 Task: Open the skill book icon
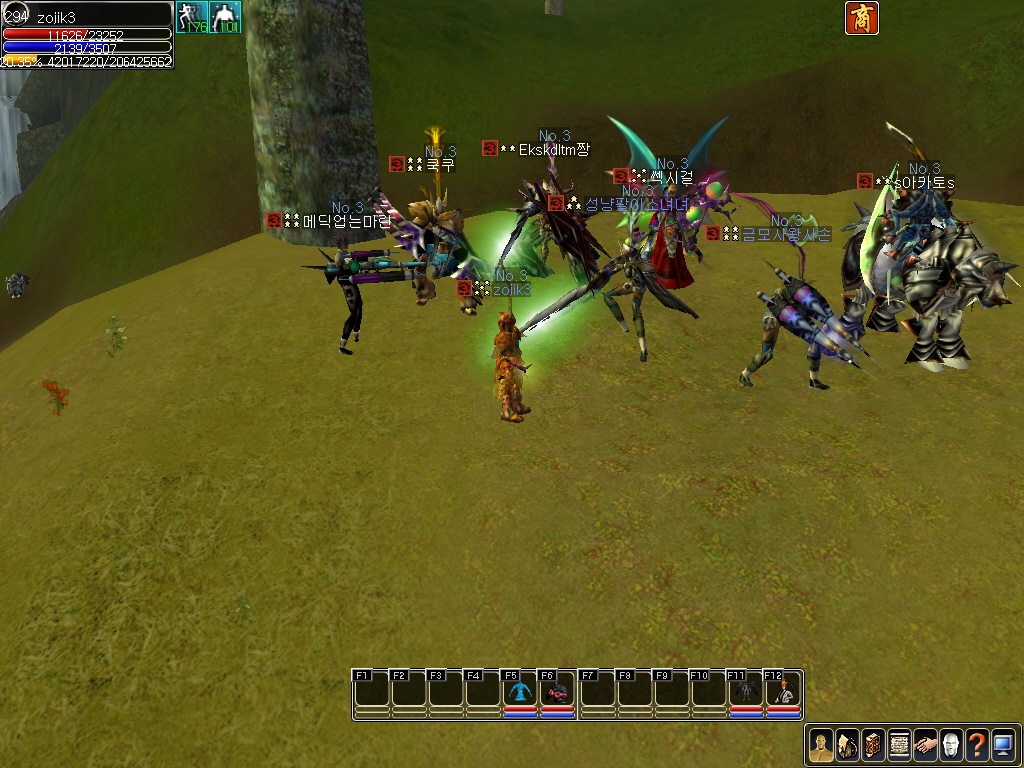pos(873,745)
